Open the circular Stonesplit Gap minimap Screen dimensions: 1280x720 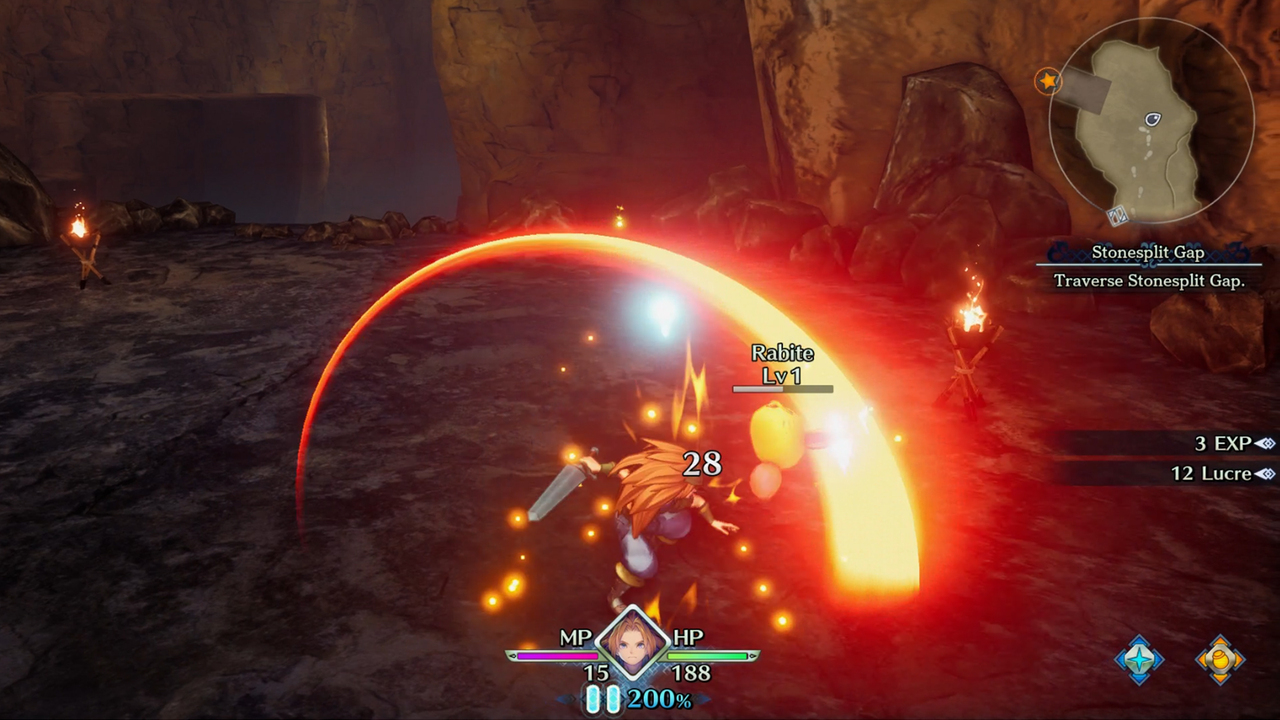(1150, 122)
